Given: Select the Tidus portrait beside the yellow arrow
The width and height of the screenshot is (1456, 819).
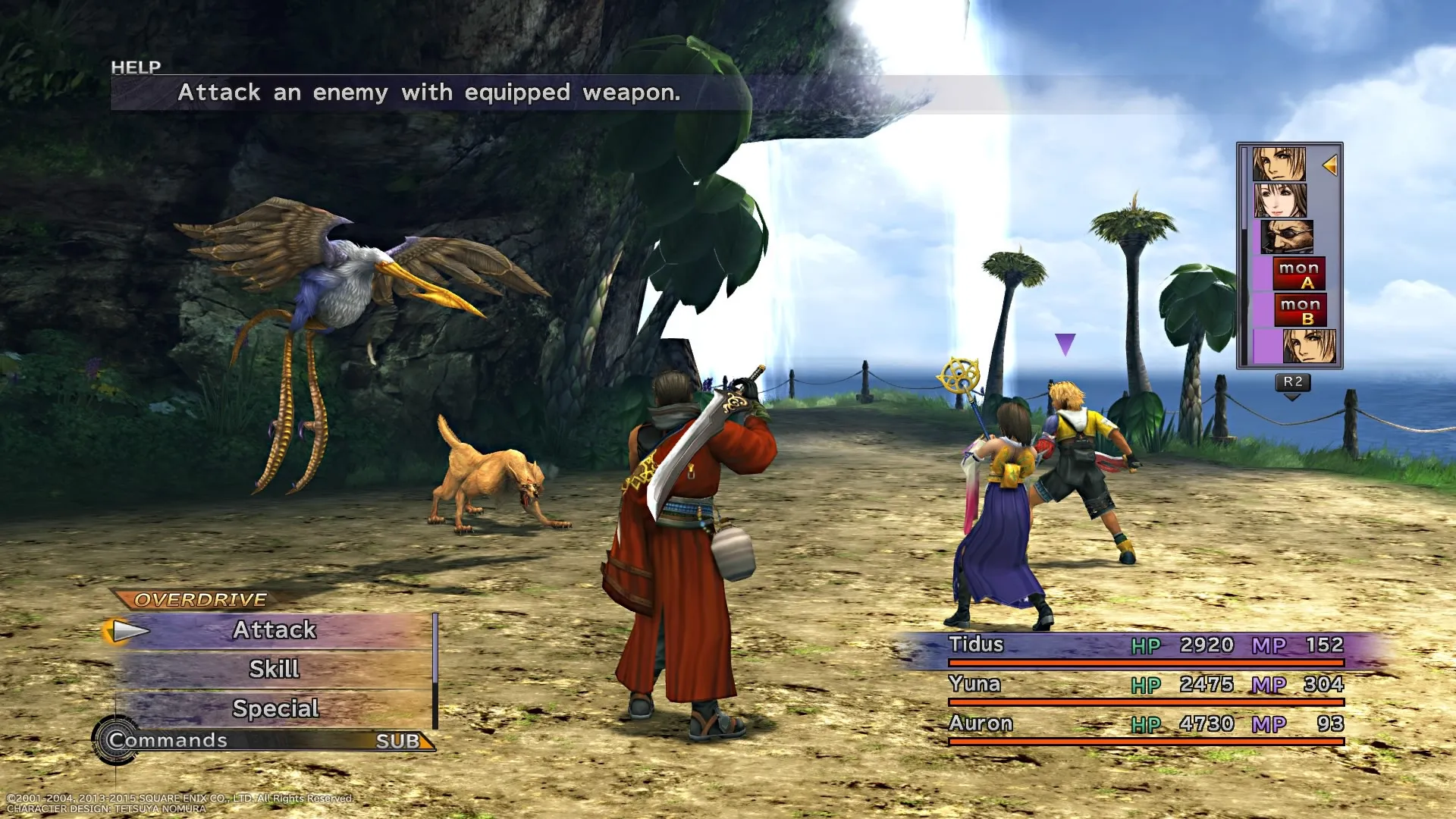Looking at the screenshot, I should click(x=1279, y=164).
